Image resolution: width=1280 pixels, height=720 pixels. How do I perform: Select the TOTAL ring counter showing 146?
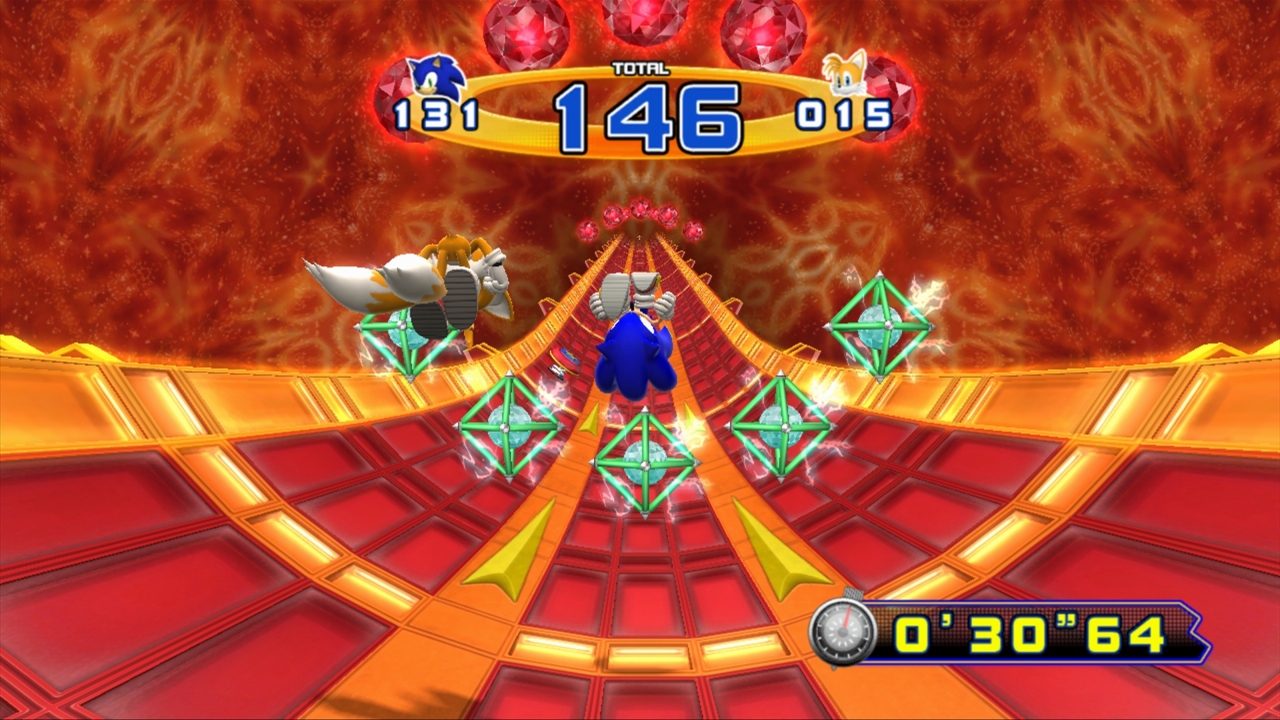coord(650,113)
